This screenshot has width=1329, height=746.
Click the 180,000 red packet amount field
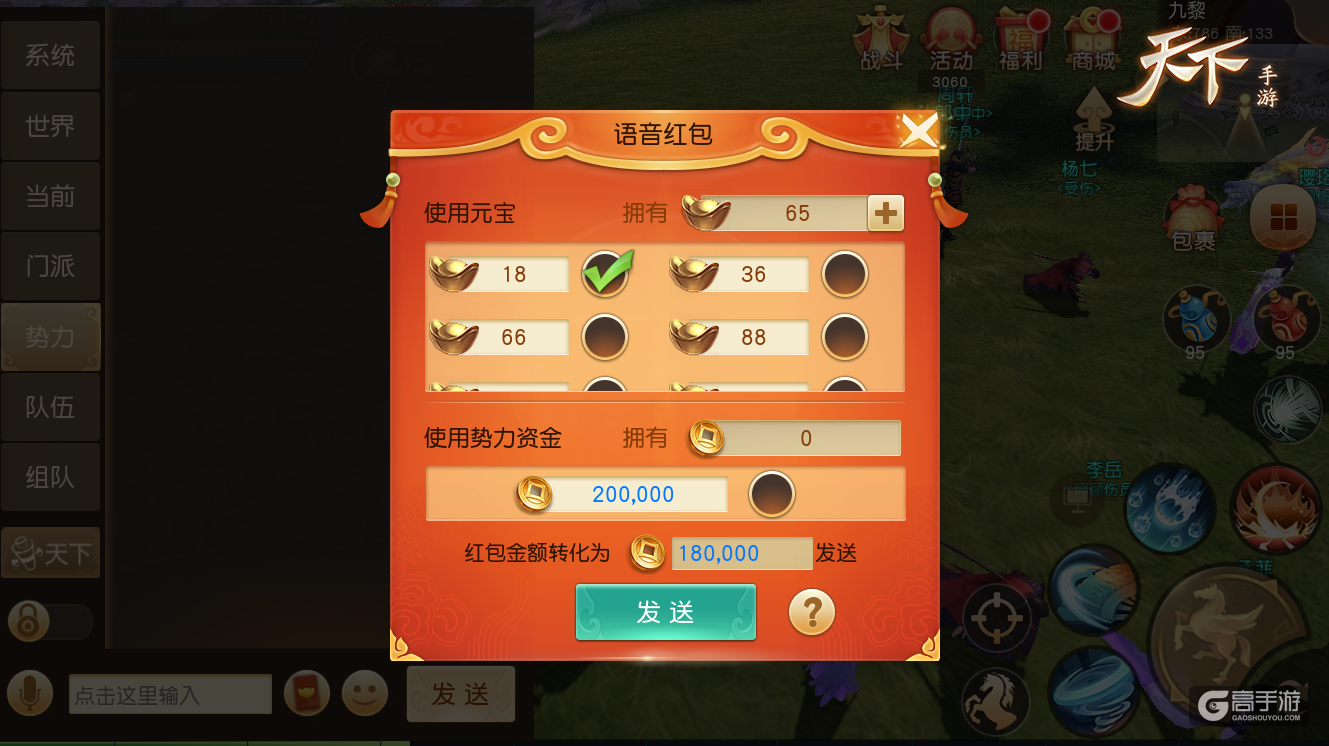741,553
